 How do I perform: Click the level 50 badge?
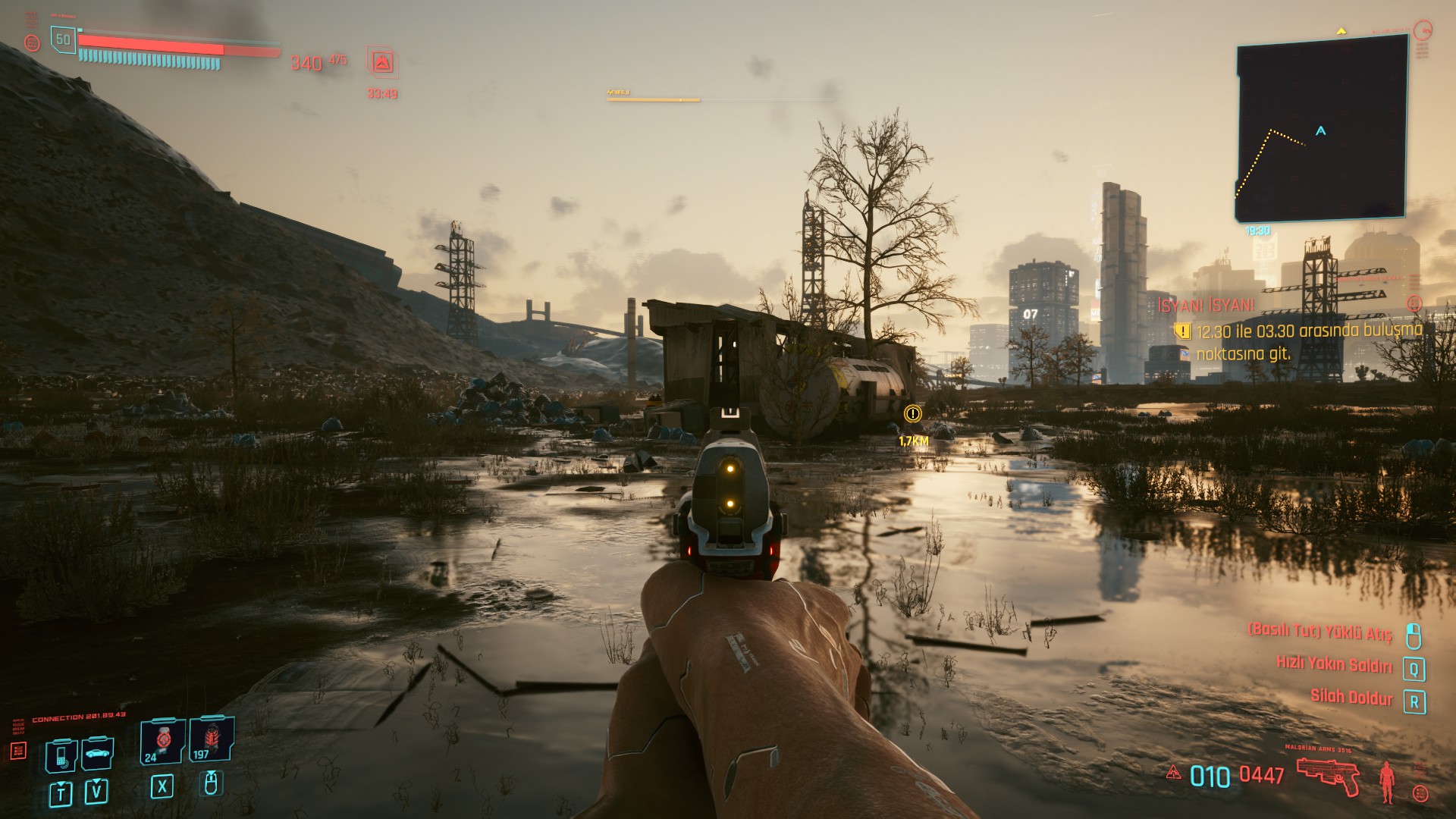point(63,40)
